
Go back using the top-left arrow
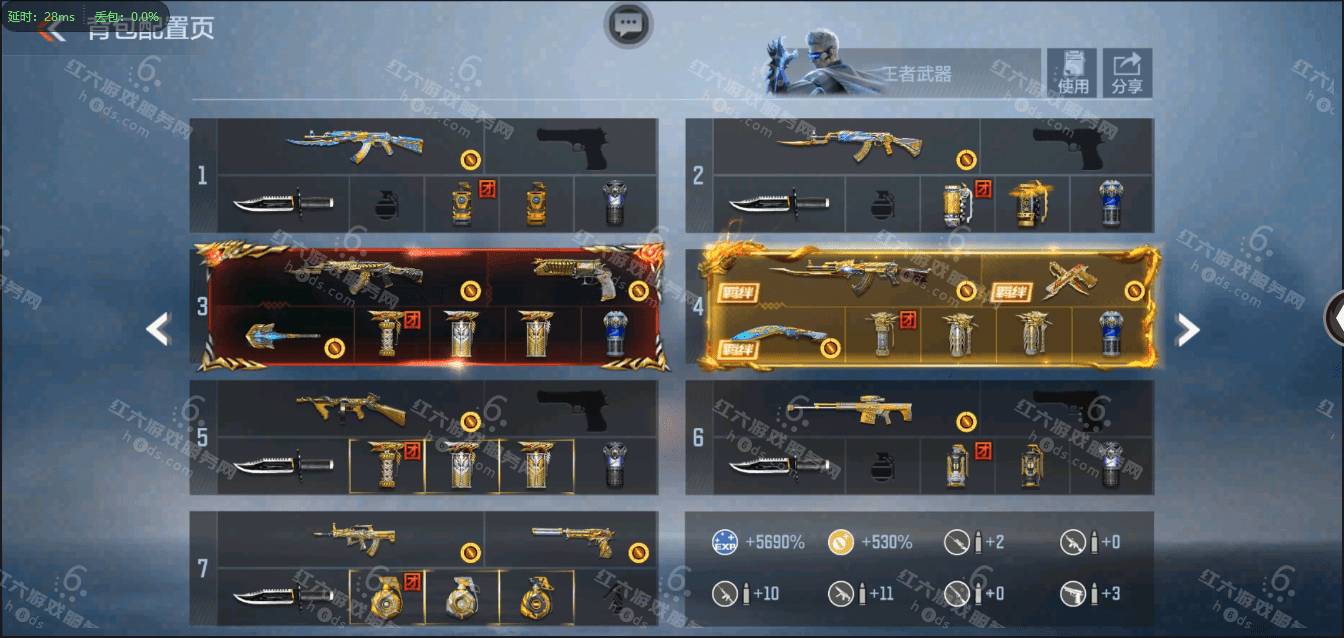coord(50,30)
